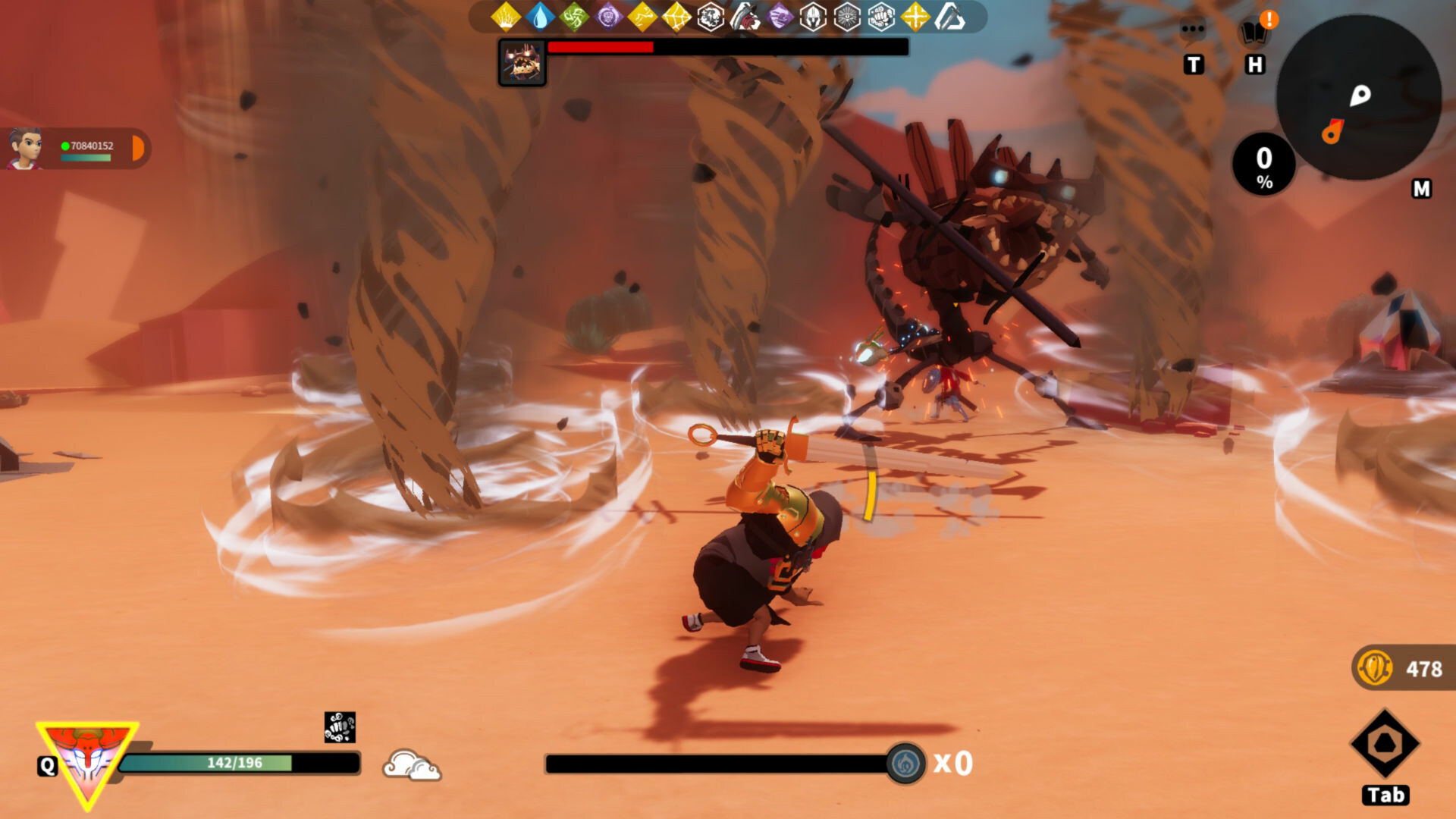The width and height of the screenshot is (1456, 819).
Task: Open the diamond-shaped inventory button
Action: pyautogui.click(x=1385, y=744)
